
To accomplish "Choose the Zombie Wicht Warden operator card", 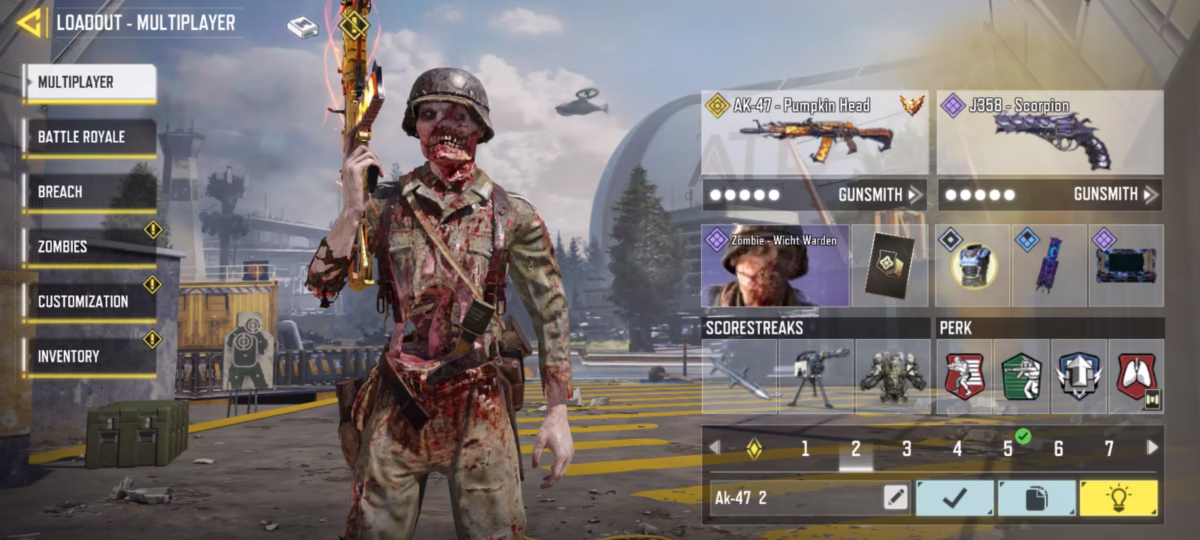I will tap(775, 265).
